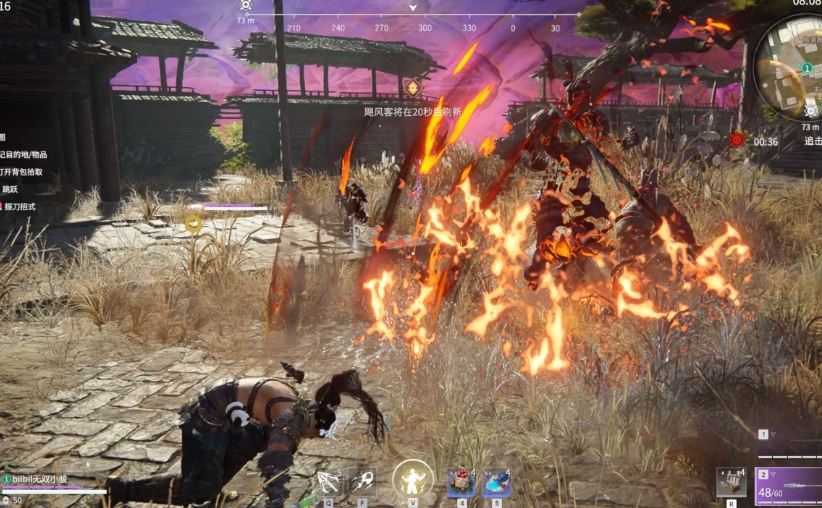
Task: Activate the grappling hook skill icon
Action: 328,482
